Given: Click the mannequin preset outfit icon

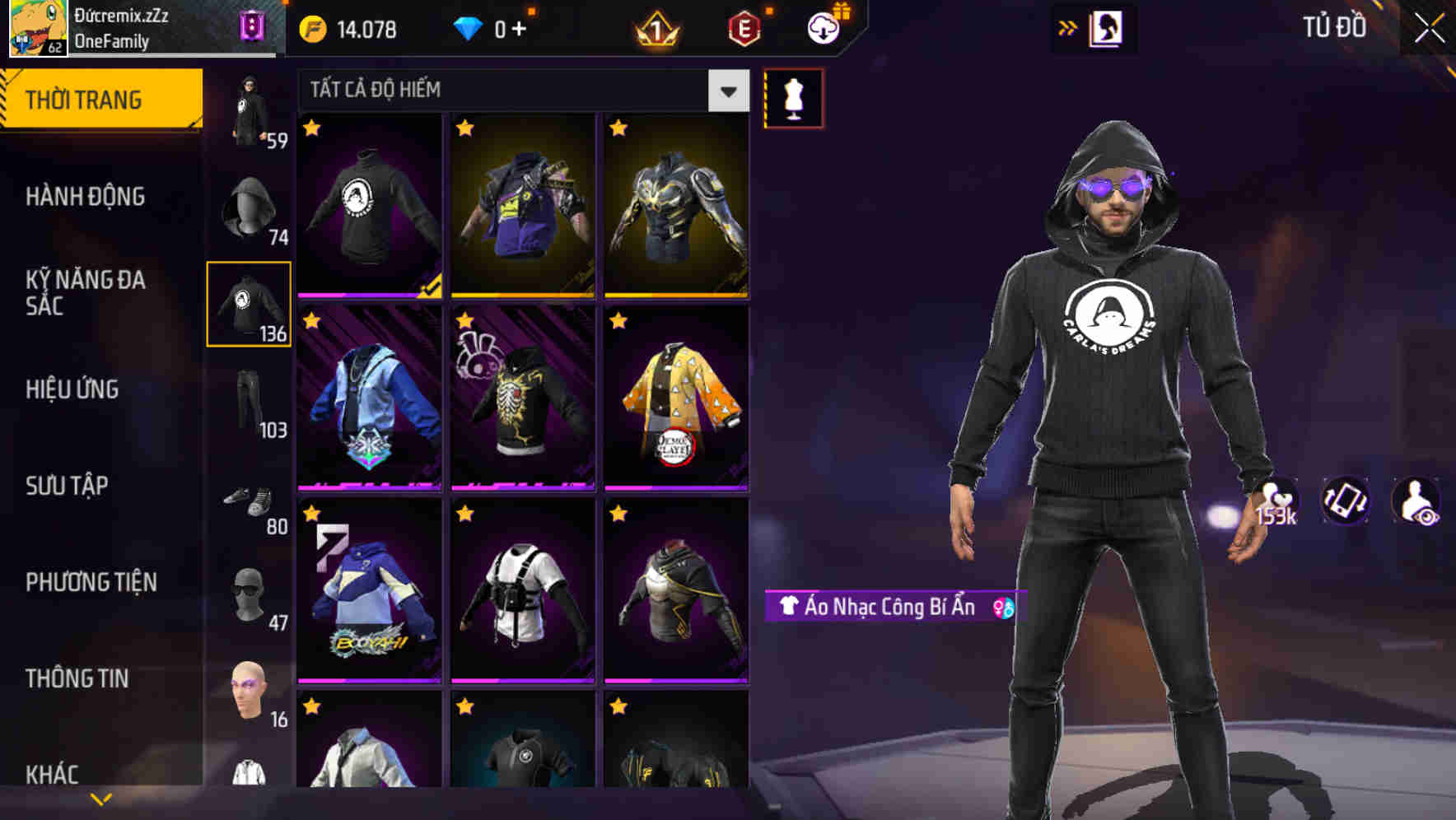Looking at the screenshot, I should pyautogui.click(x=793, y=96).
